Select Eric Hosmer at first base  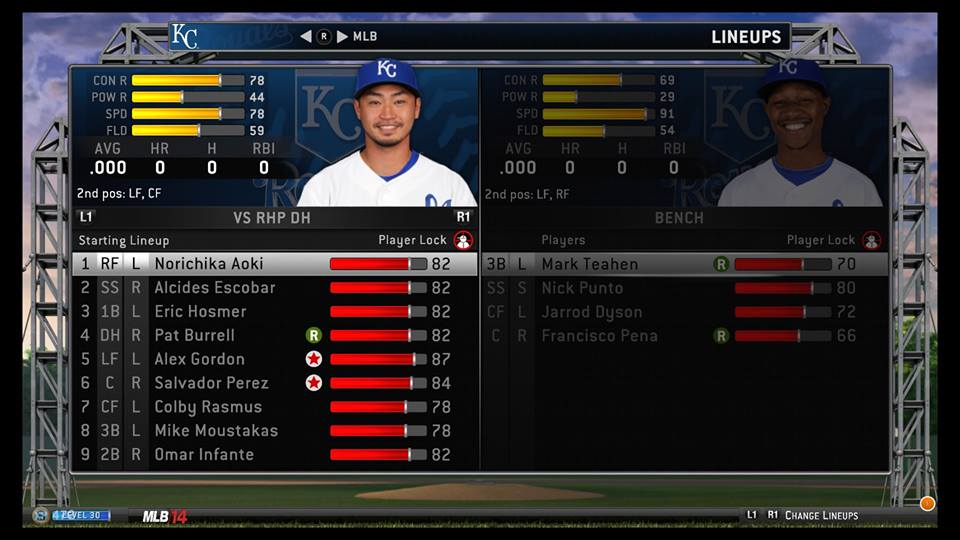[200, 312]
